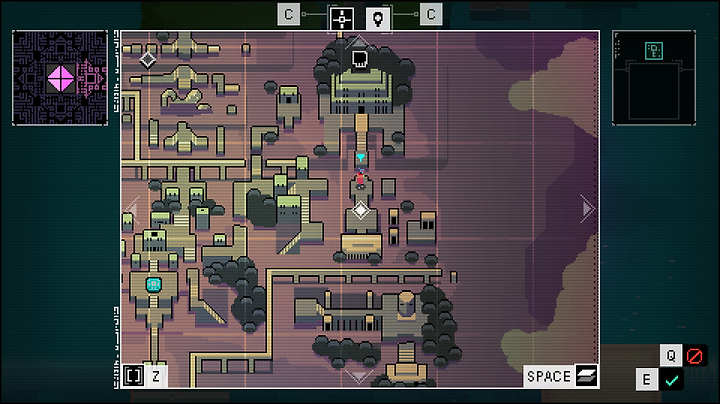
Task: Click the red cancel icon
Action: (x=695, y=355)
